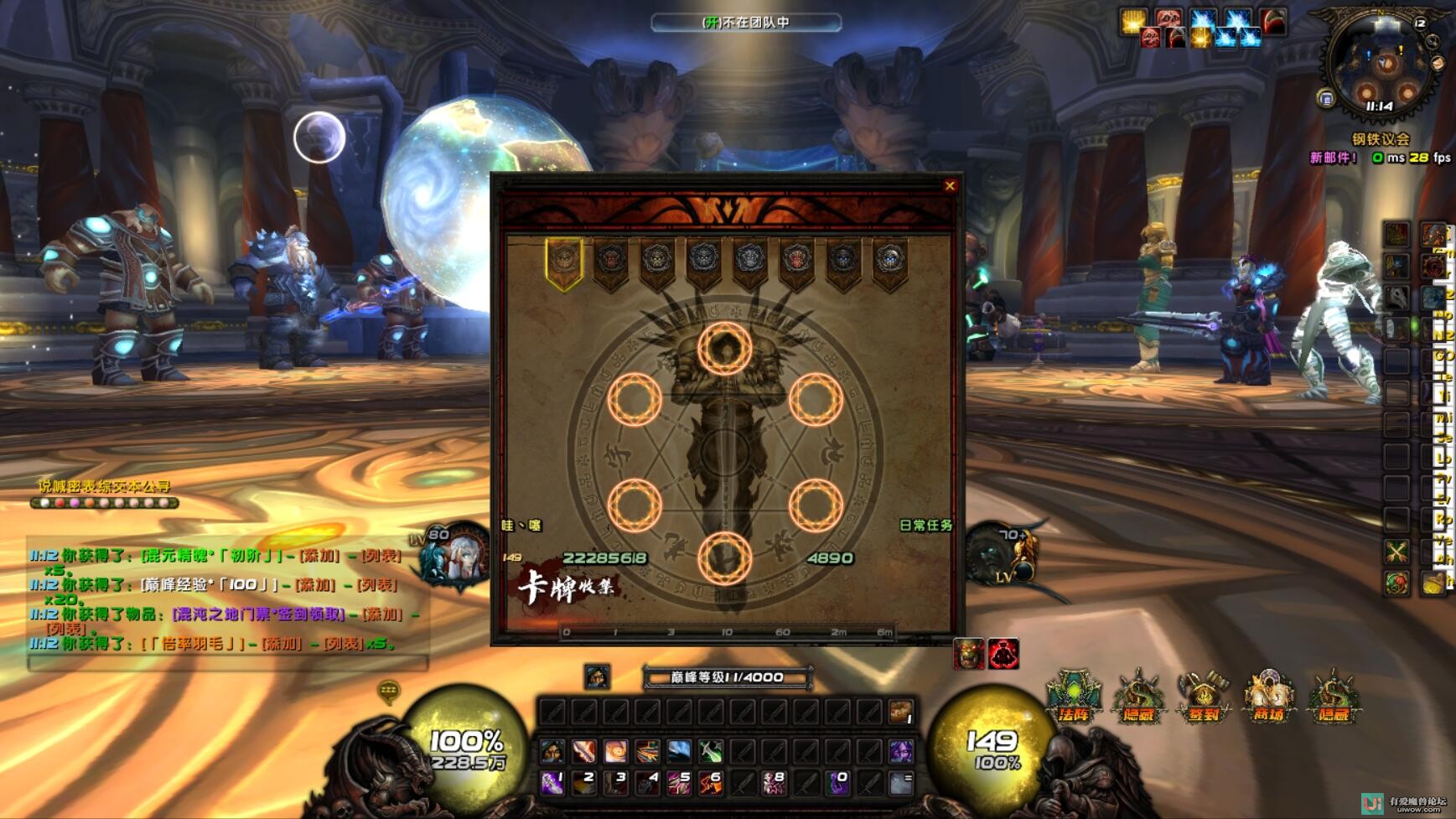The width and height of the screenshot is (1456, 819).
Task: Use the purple ability on hotkey 0
Action: pos(837,783)
